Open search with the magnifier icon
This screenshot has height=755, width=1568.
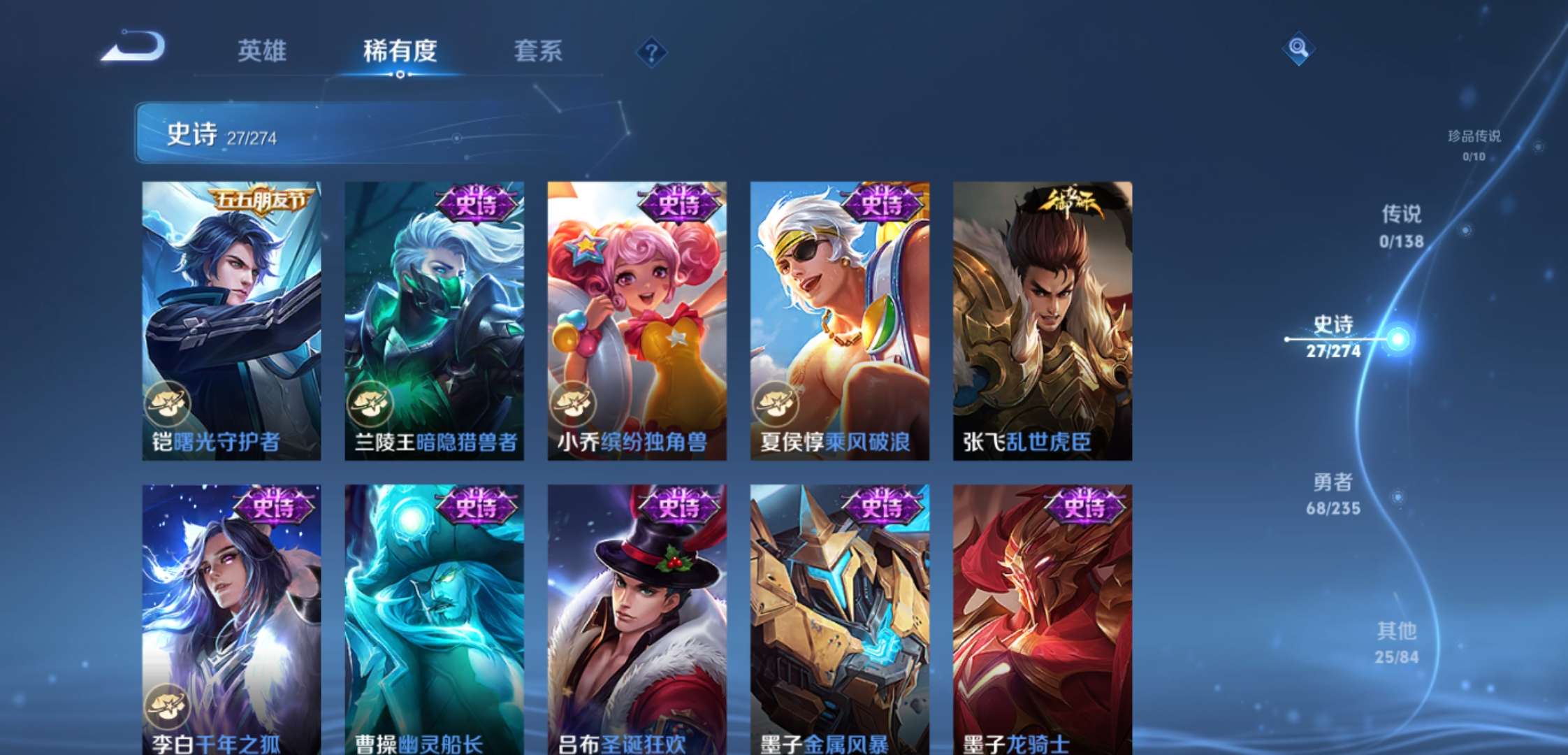[x=1298, y=50]
